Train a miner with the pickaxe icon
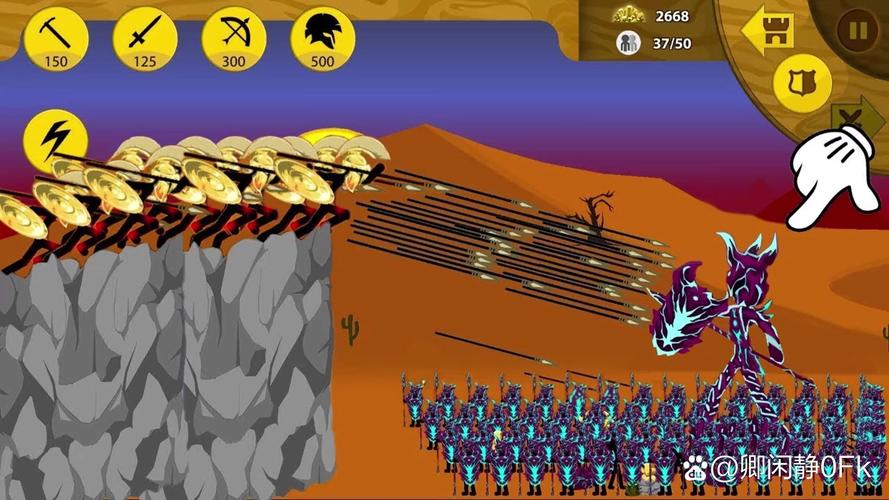 tap(56, 38)
